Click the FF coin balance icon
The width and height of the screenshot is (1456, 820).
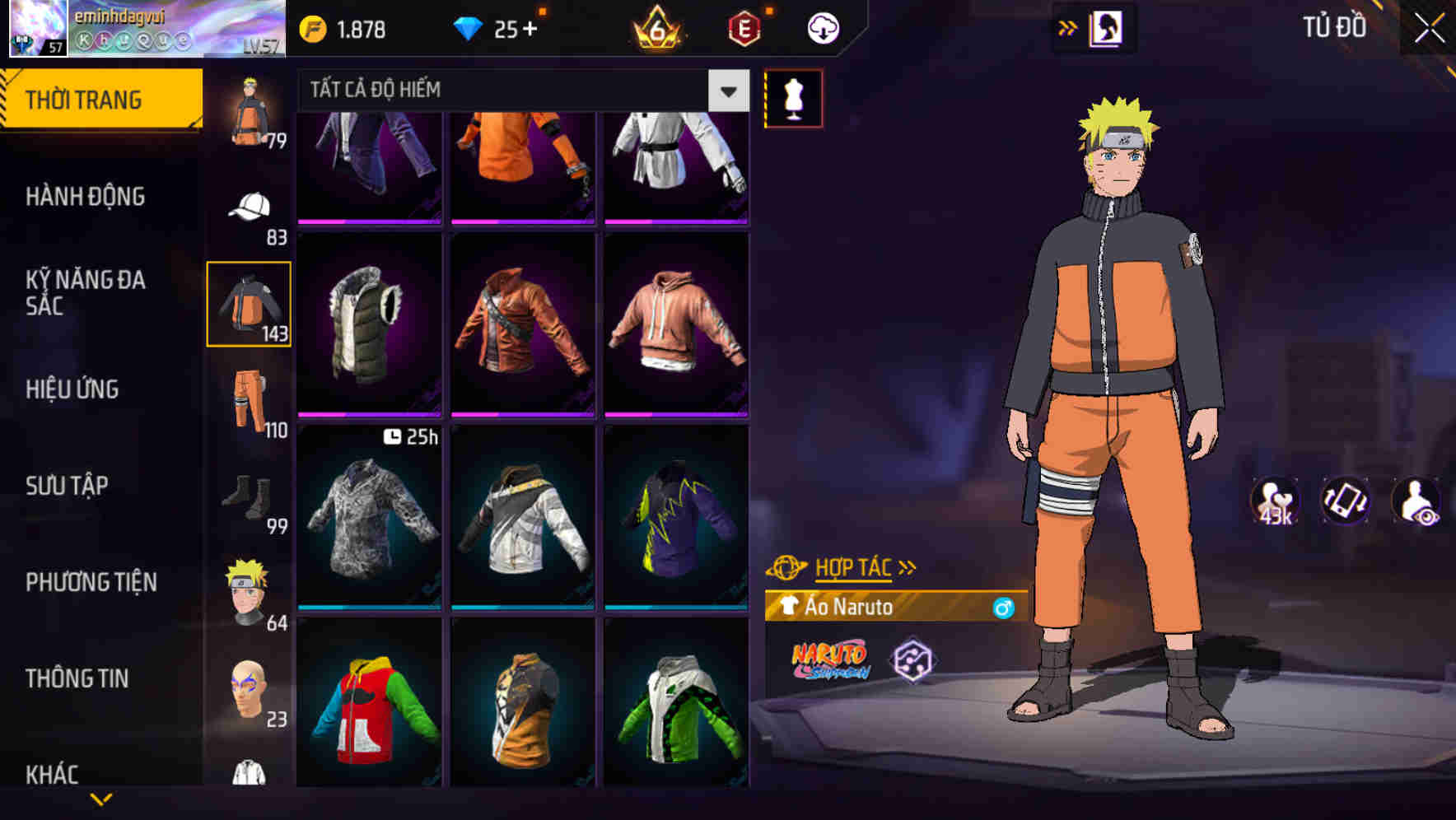pos(311,27)
